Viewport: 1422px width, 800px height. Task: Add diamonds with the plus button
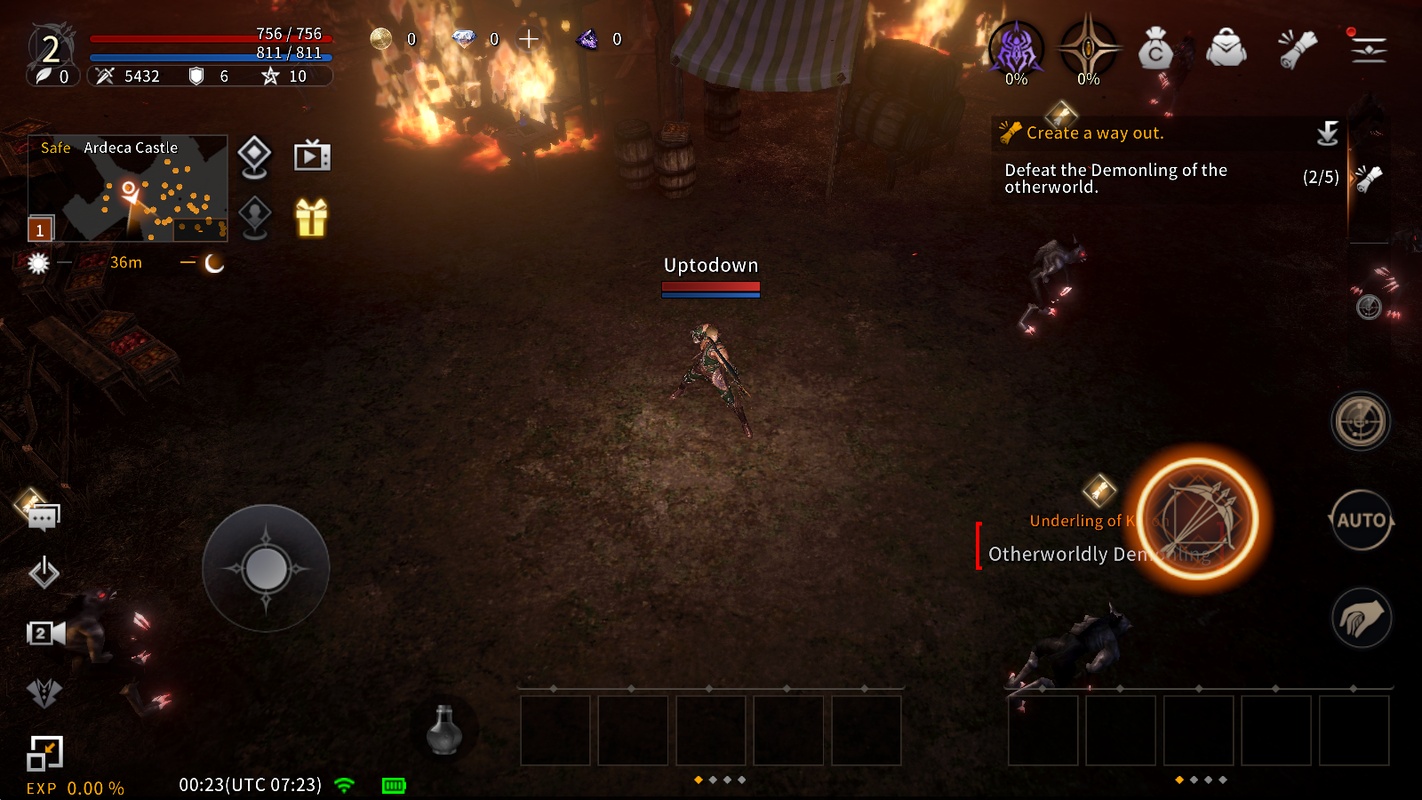(x=529, y=39)
